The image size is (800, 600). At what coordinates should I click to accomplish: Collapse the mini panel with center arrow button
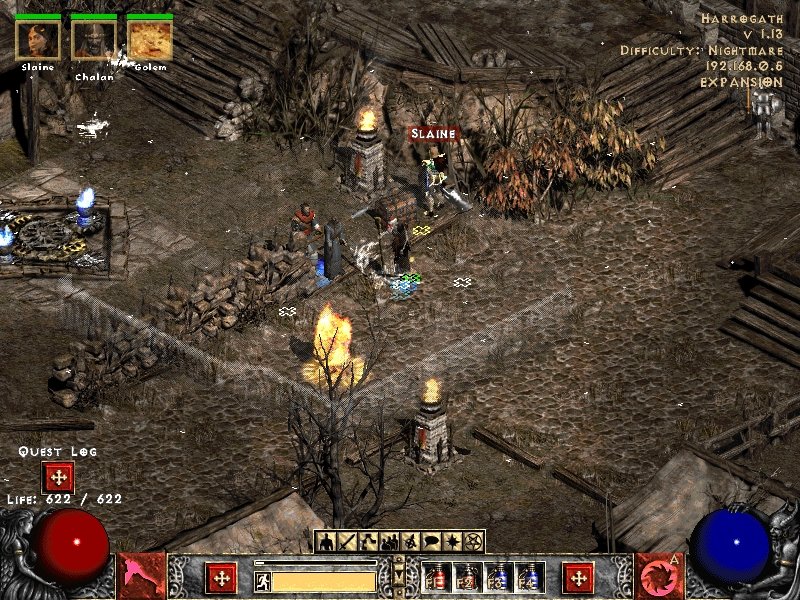pos(399,577)
